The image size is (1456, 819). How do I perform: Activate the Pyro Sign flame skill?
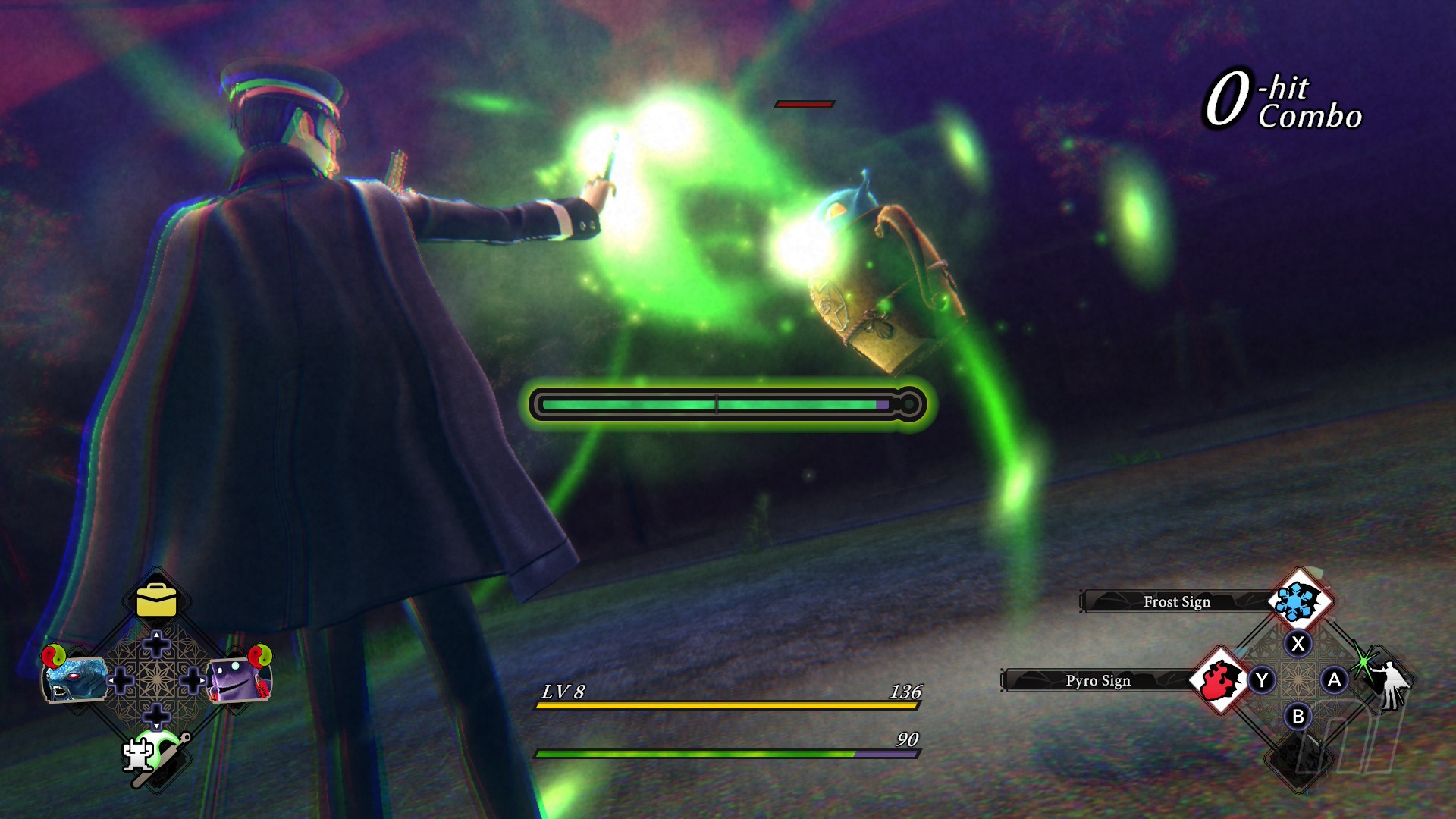click(1219, 680)
